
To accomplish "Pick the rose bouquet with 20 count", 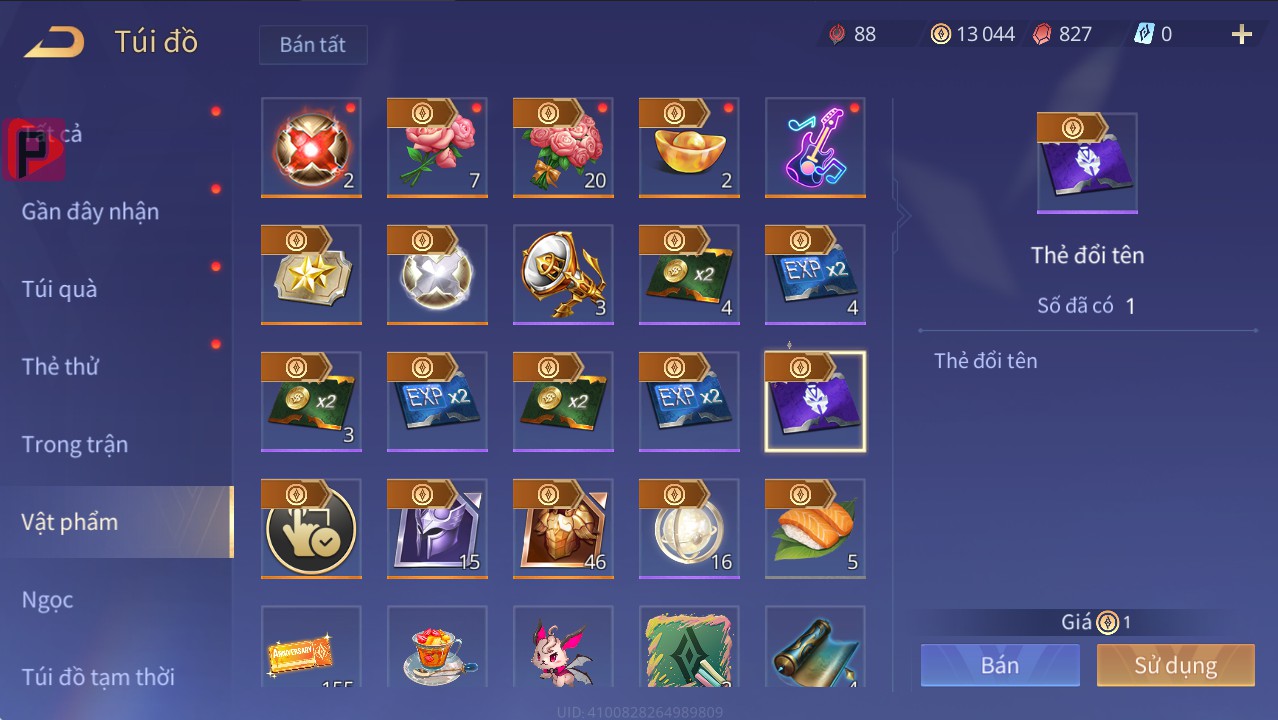I will tap(563, 148).
